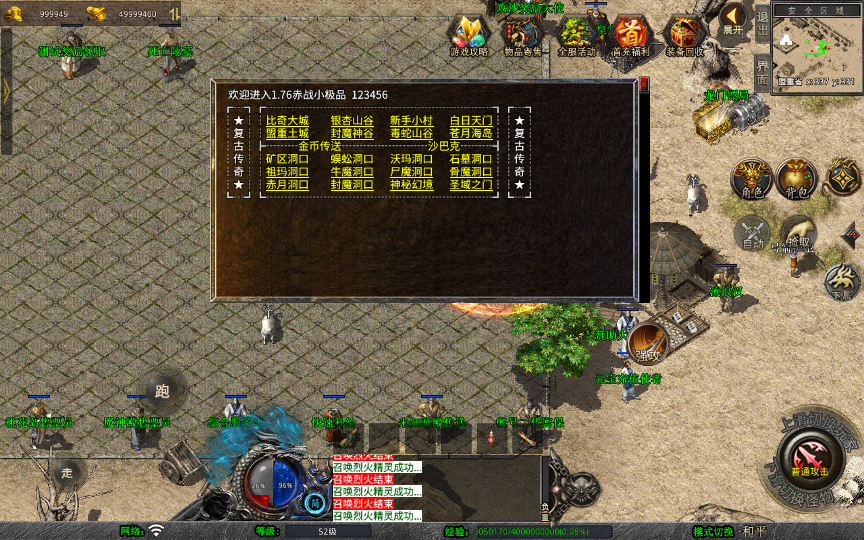Open the 装备回收 equipment recycle chest
Viewport: 864px width, 540px height.
click(685, 35)
